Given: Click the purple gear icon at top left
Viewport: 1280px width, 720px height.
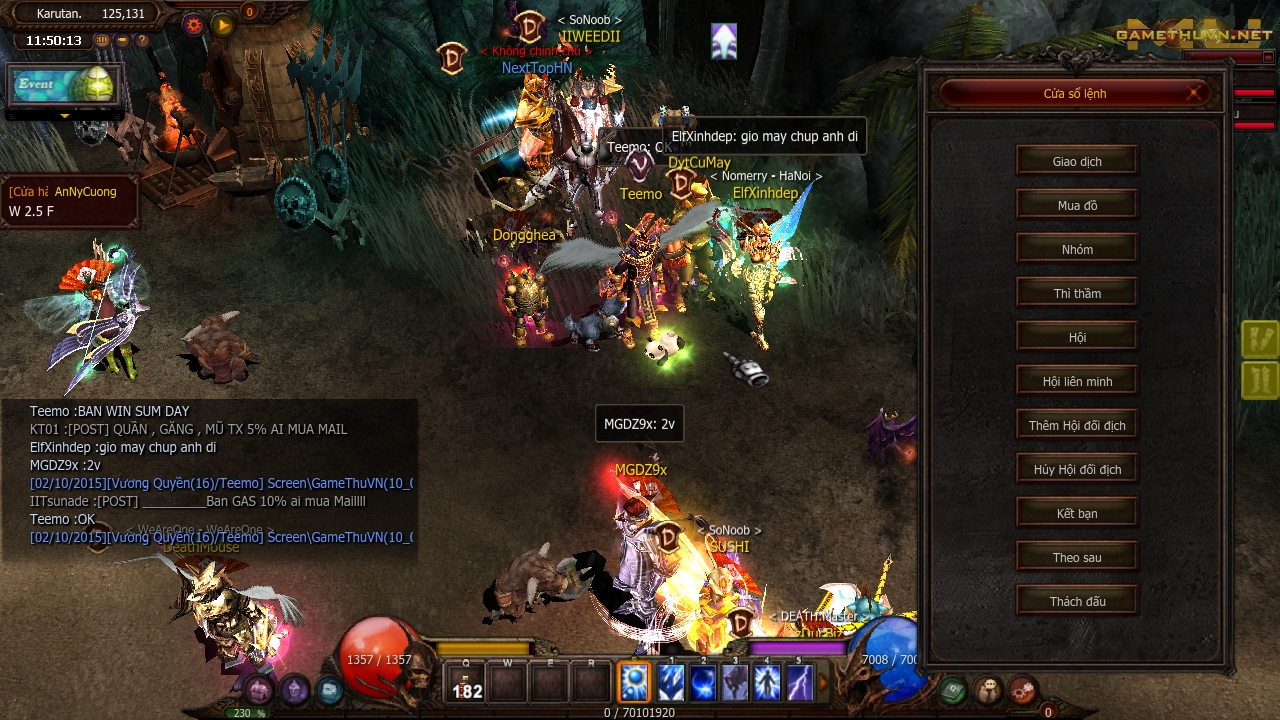Looking at the screenshot, I should coord(193,24).
